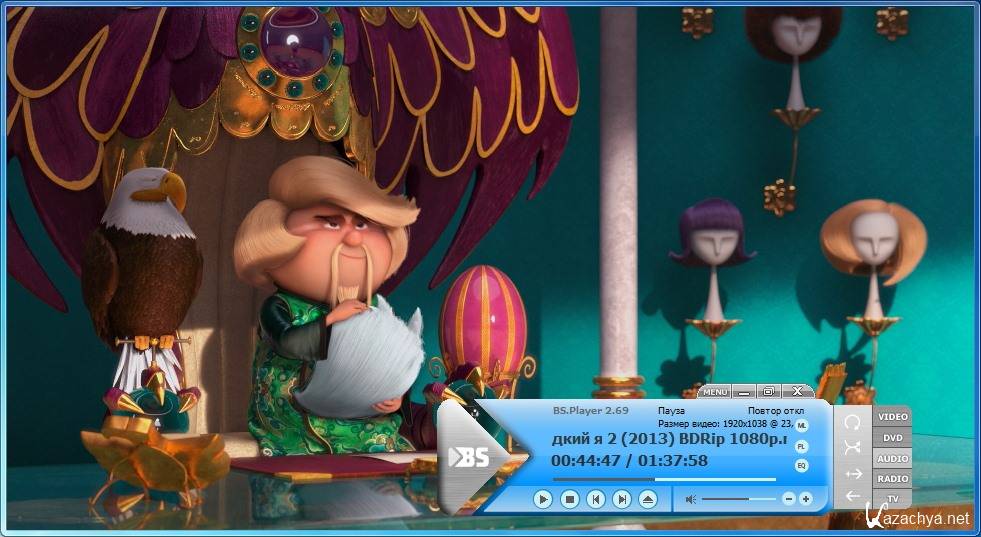Decrease volume with the minus button
Viewport: 981px width, 537px height.
pyautogui.click(x=788, y=498)
